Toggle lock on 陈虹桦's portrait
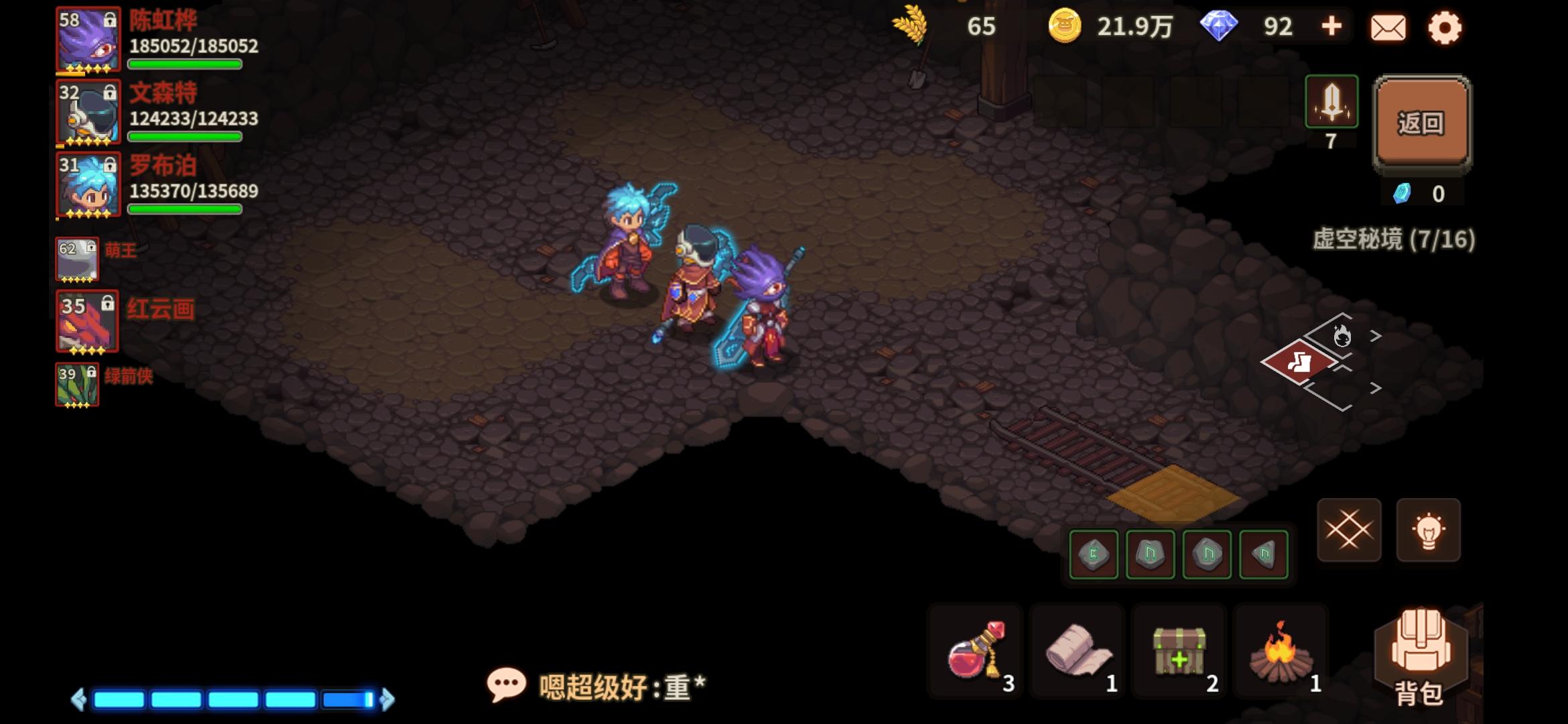 pos(109,18)
